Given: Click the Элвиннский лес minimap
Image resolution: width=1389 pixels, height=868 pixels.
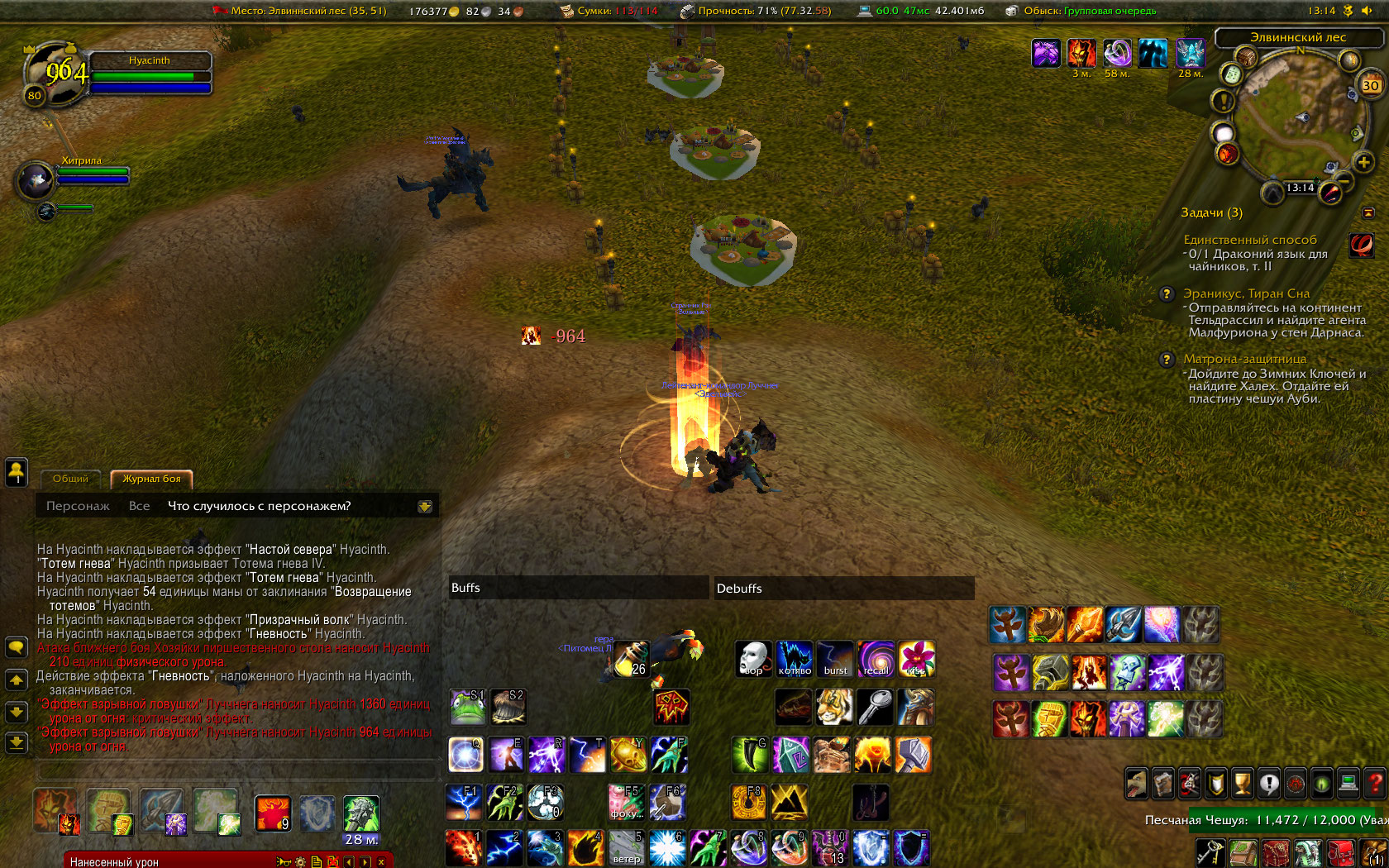Looking at the screenshot, I should coord(1296,122).
